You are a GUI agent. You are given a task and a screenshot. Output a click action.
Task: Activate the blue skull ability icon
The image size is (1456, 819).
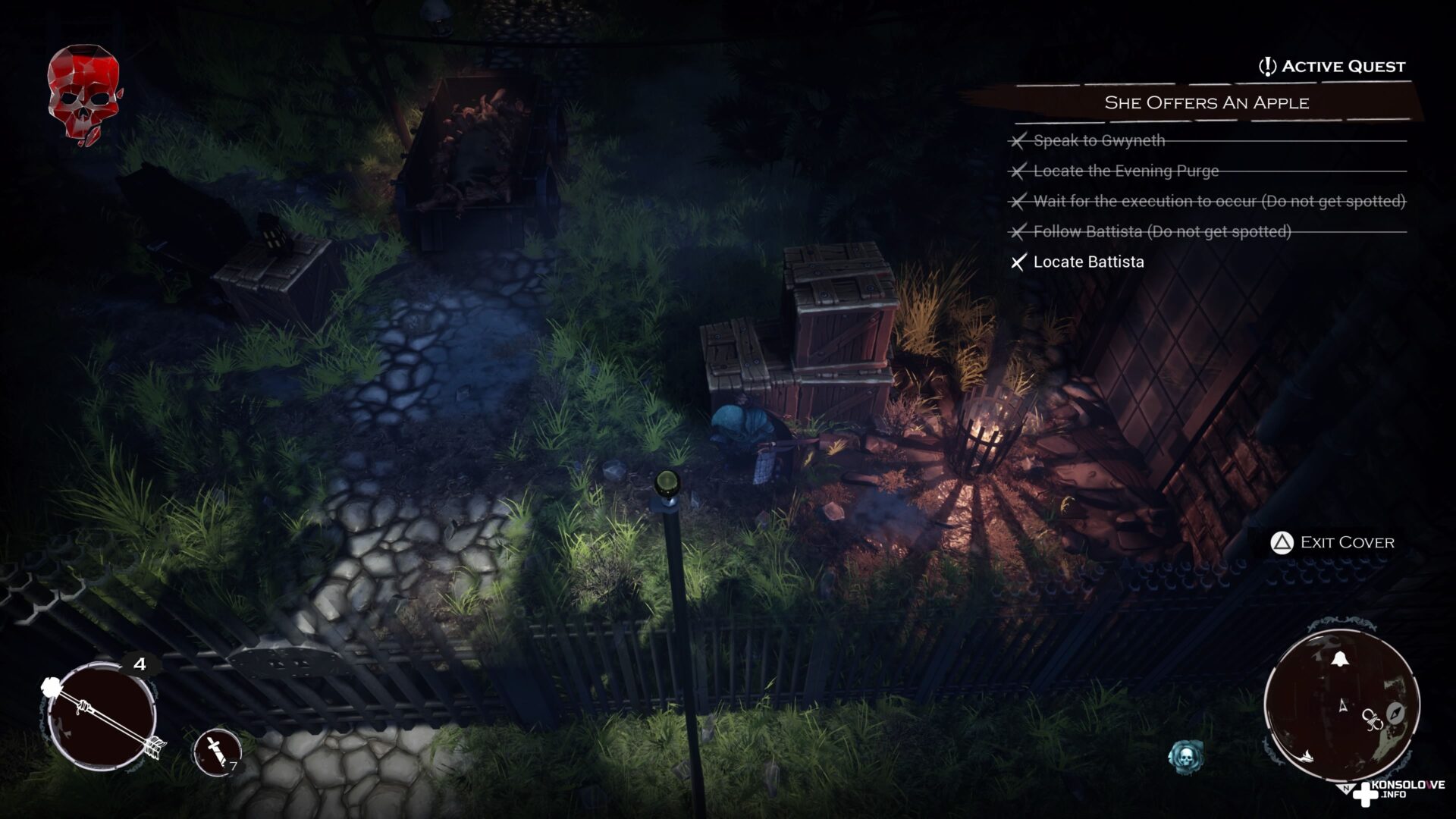1185,756
